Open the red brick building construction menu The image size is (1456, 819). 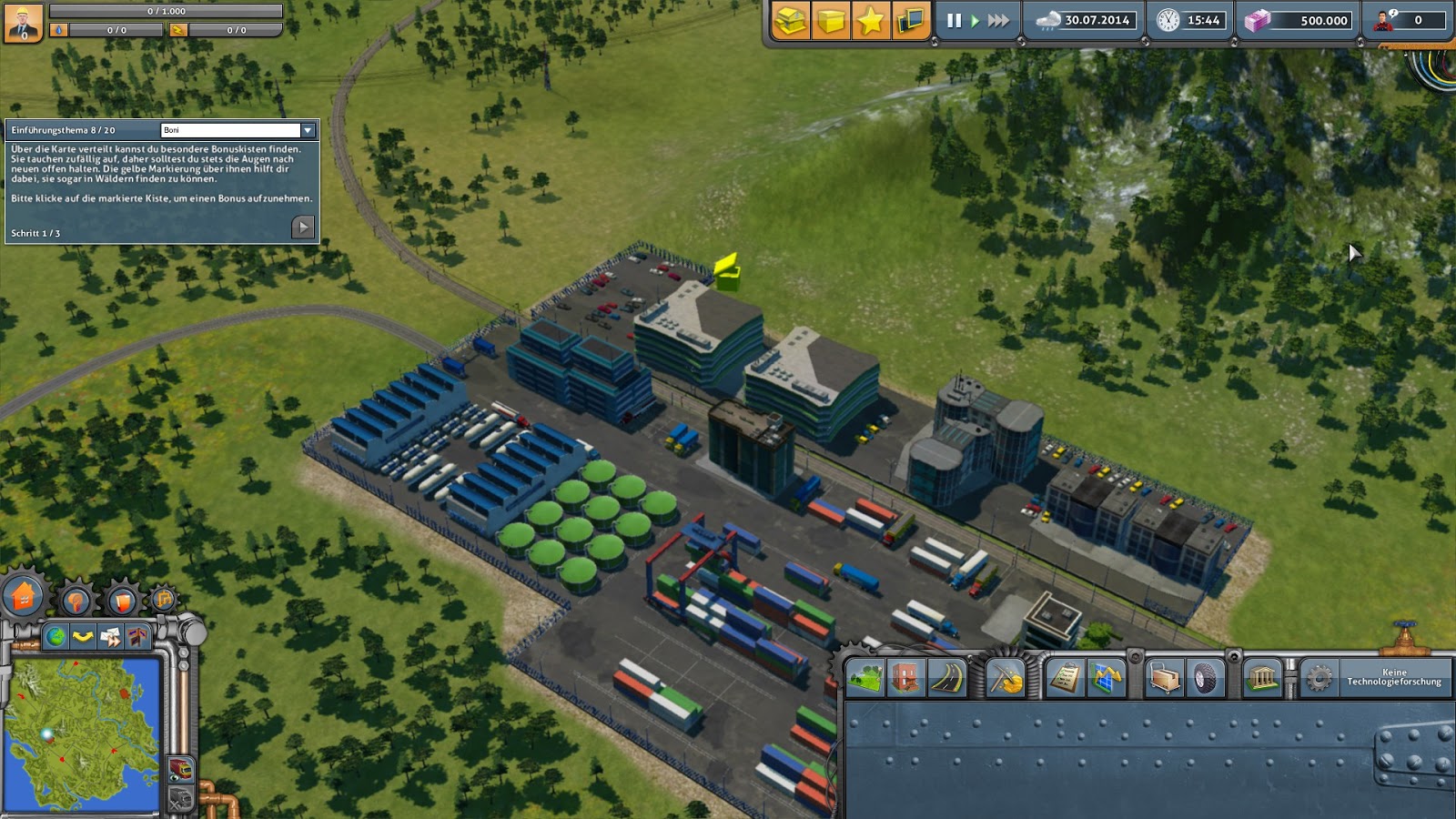coord(905,678)
